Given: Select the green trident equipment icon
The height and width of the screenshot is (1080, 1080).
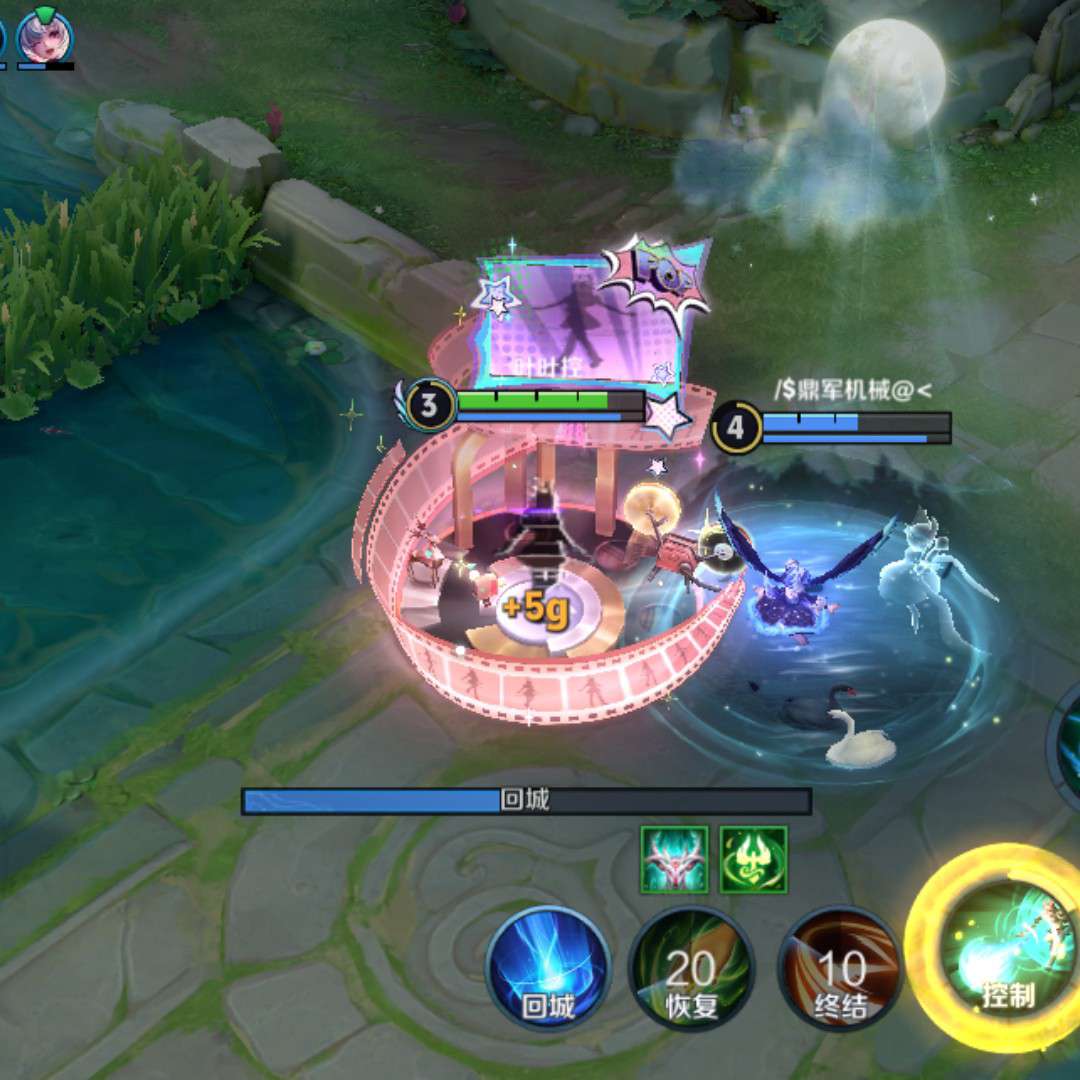Looking at the screenshot, I should 753,859.
